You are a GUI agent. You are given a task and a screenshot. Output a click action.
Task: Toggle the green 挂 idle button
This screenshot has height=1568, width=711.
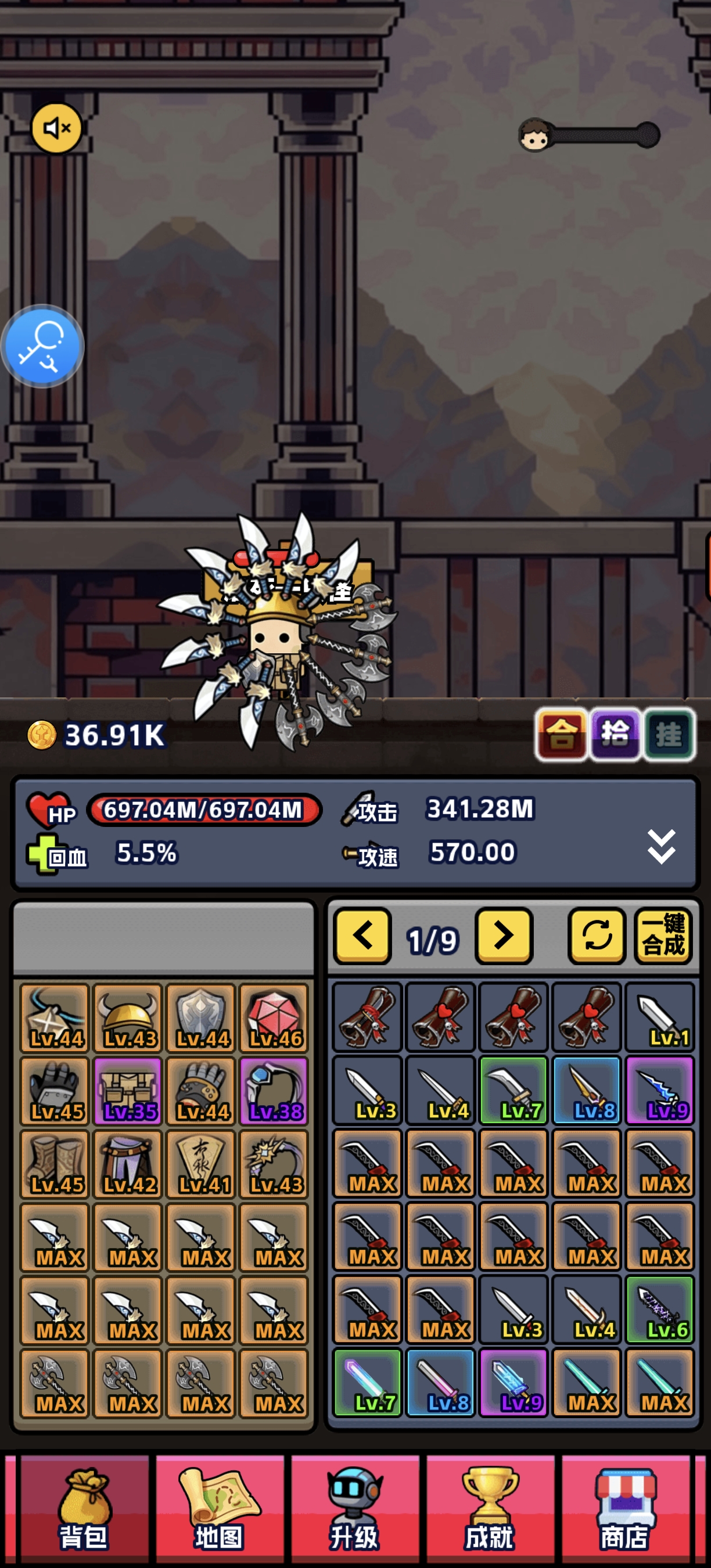[669, 734]
